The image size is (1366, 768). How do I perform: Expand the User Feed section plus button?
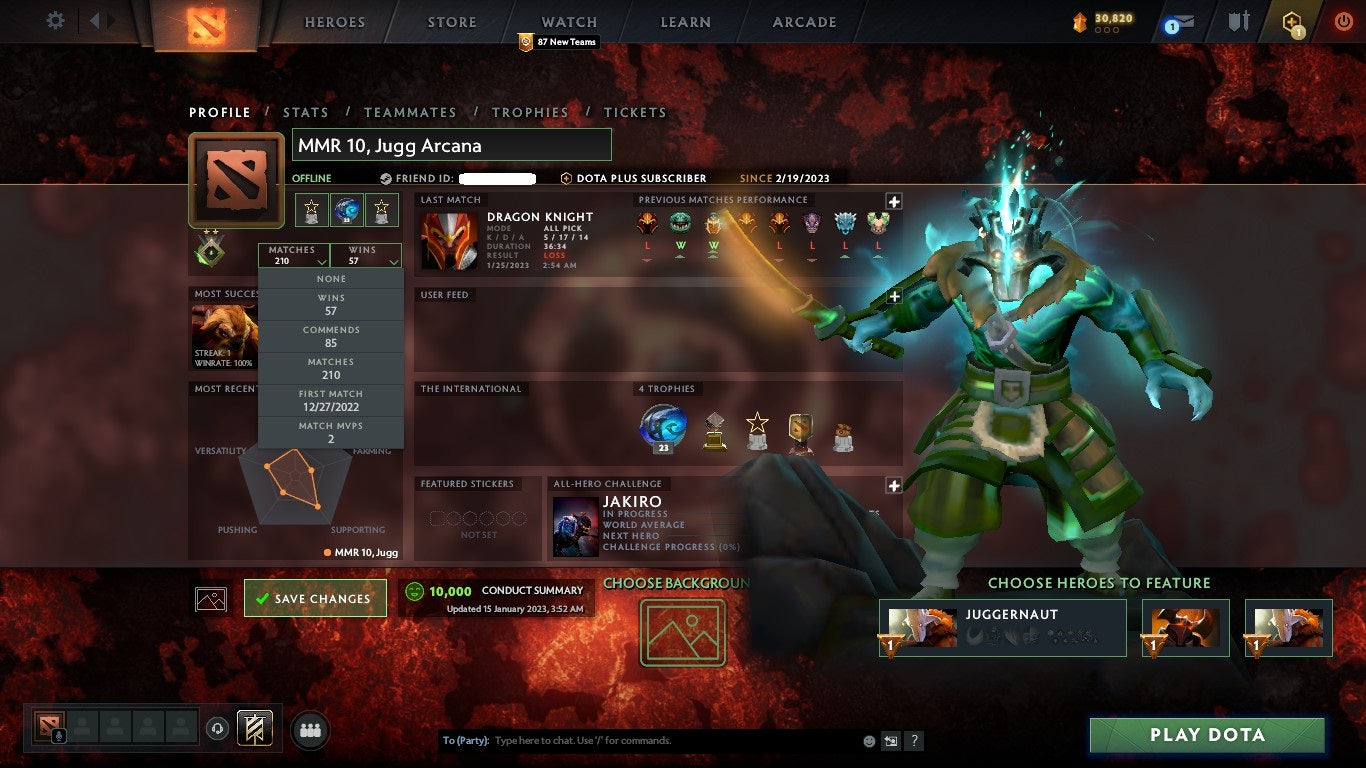(x=893, y=296)
